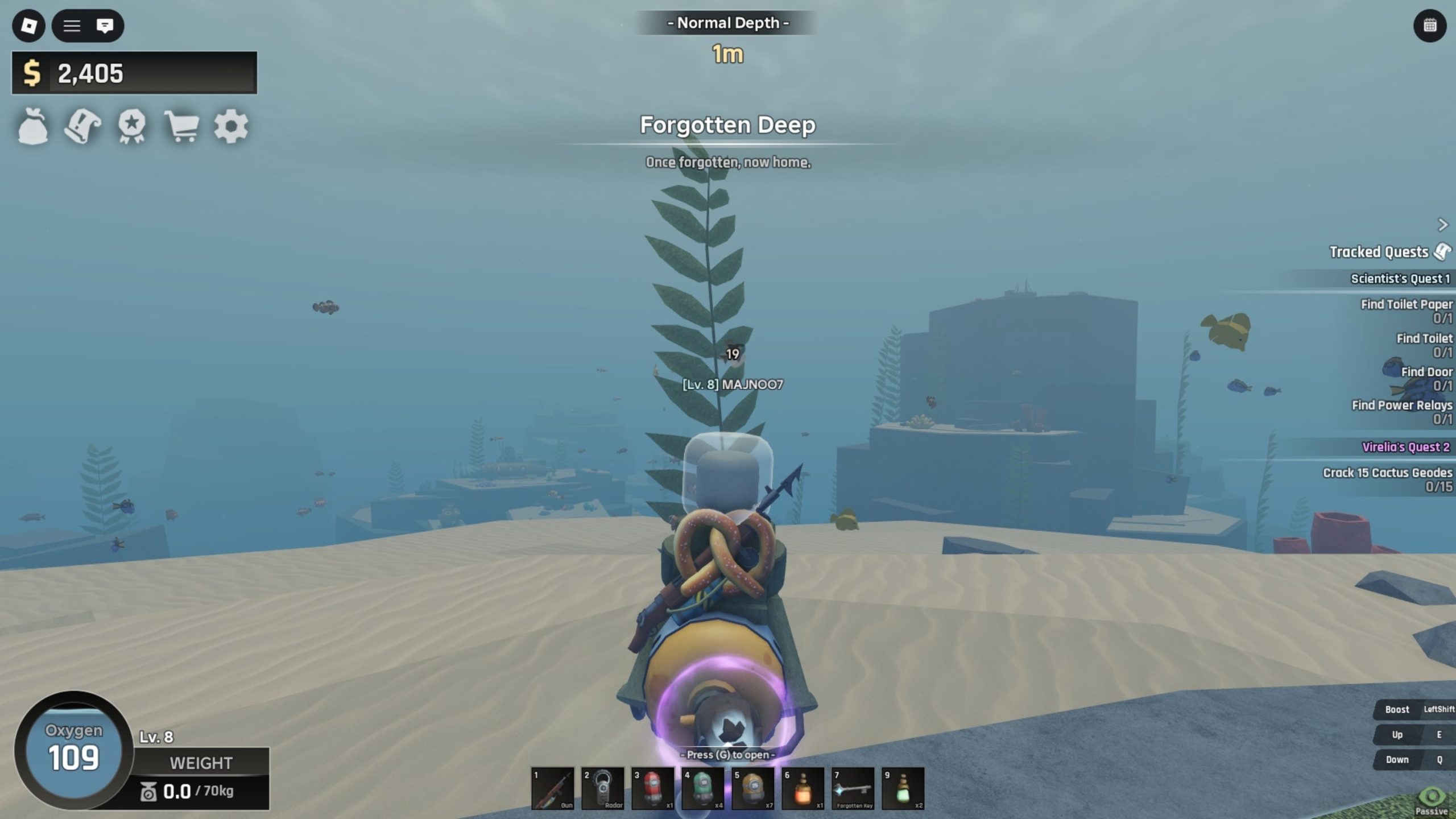This screenshot has width=1456, height=819.
Task: Open the calendar icon button
Action: point(1430,26)
